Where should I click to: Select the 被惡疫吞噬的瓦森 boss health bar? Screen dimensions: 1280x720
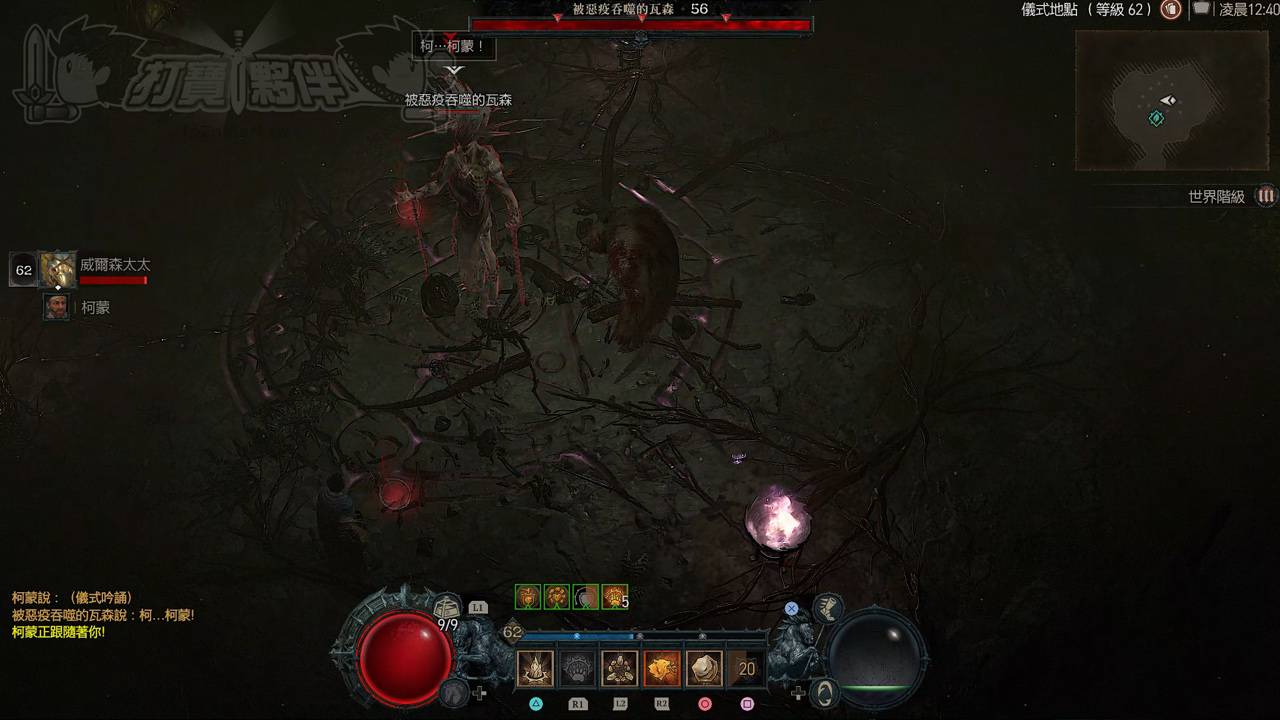641,25
